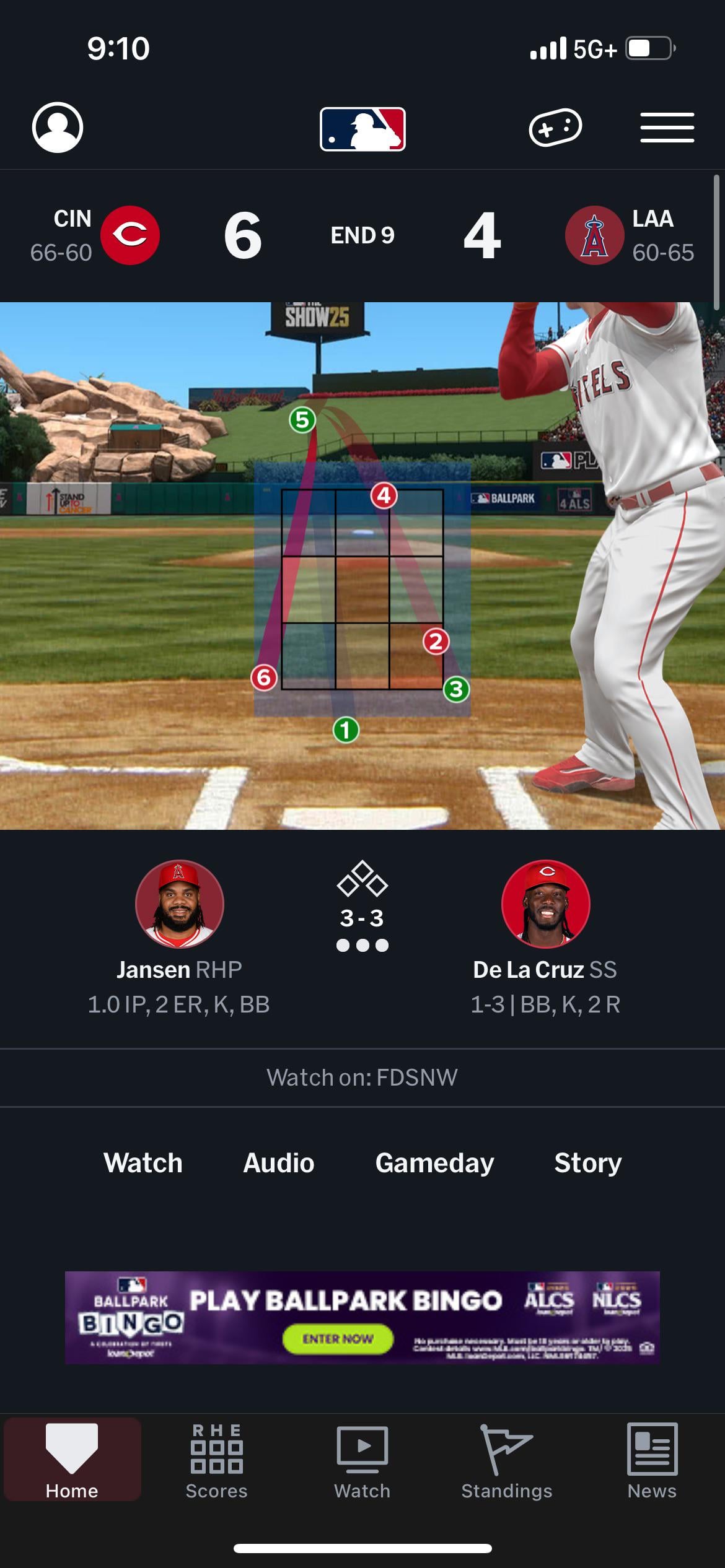Choose the Watch game option
725x1568 pixels.
coord(143,1163)
